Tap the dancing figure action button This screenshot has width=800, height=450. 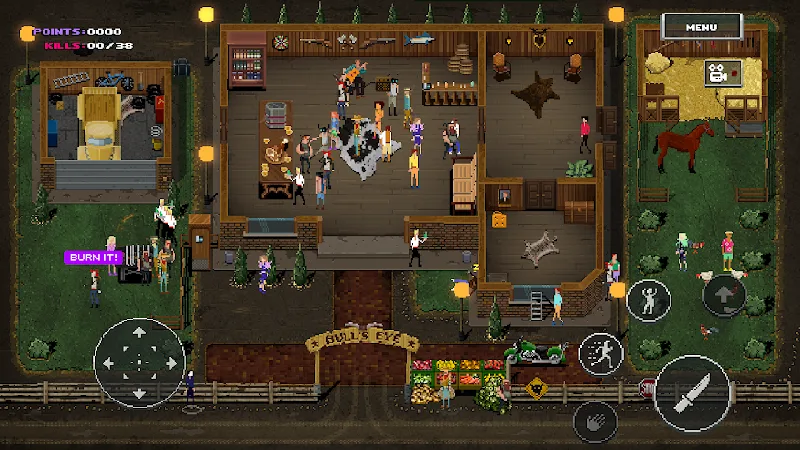[648, 300]
